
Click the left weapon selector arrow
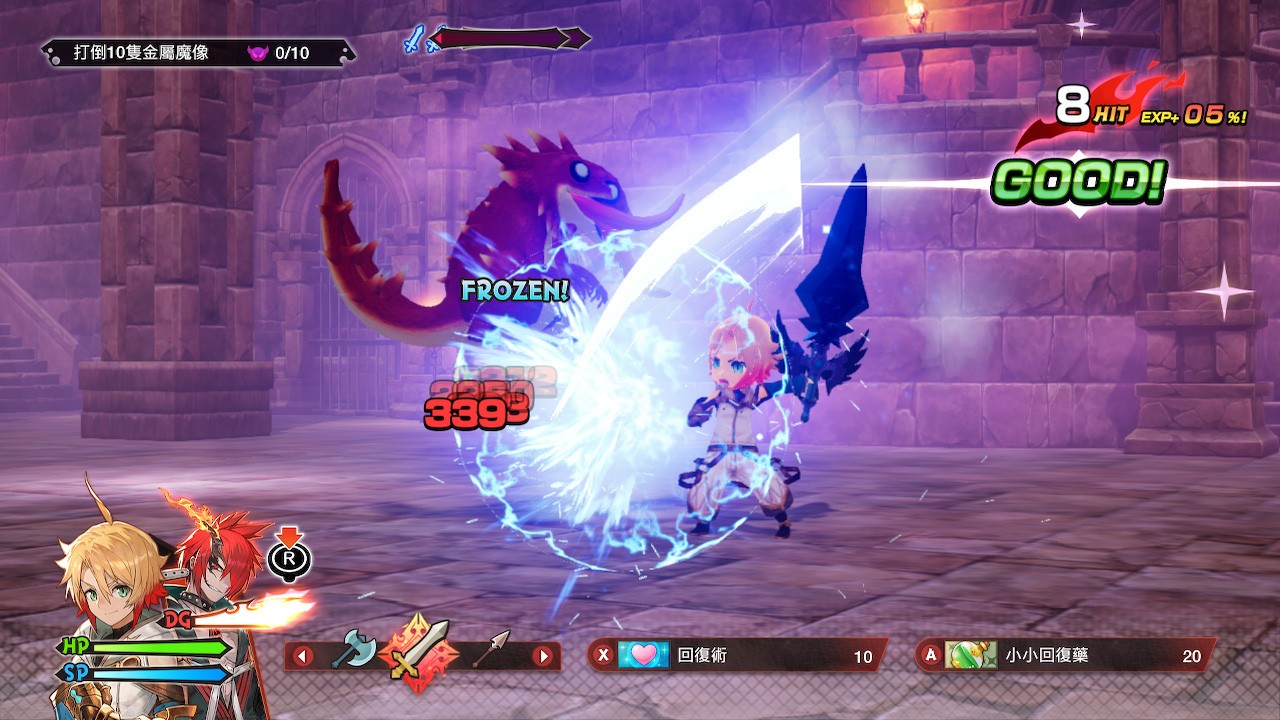(x=302, y=657)
